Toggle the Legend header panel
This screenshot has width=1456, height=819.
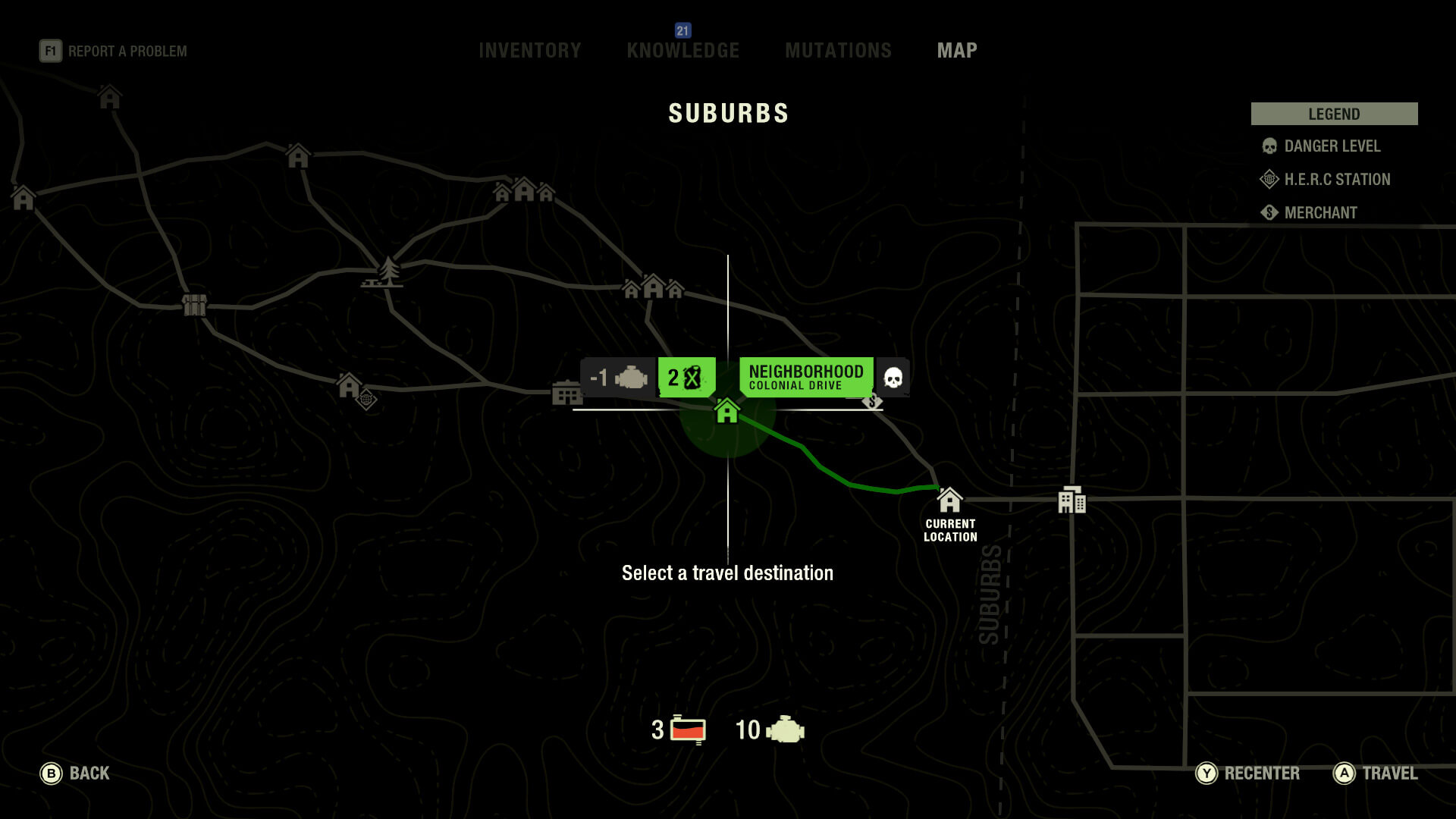coord(1334,114)
